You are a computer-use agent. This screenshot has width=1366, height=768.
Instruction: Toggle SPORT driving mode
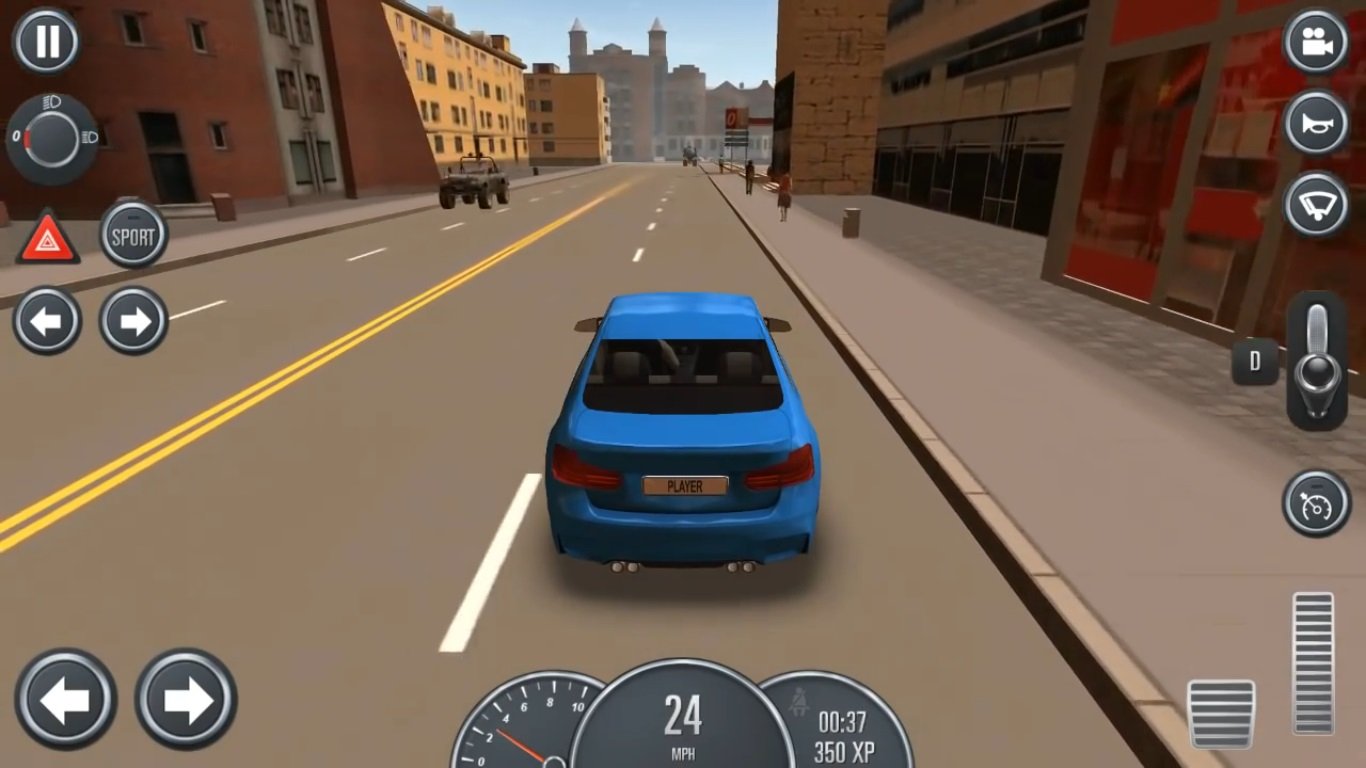(x=133, y=236)
